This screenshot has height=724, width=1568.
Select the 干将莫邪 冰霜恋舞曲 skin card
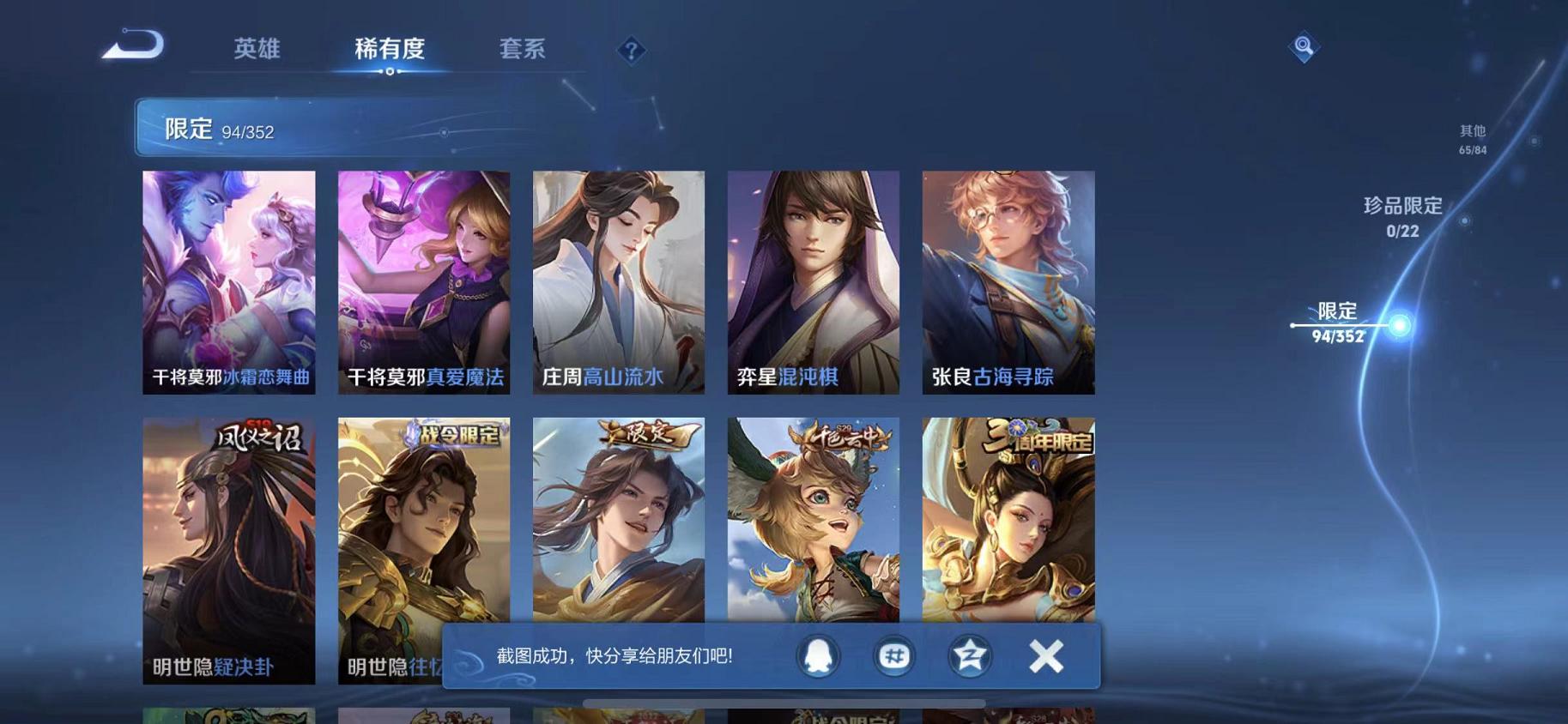(228, 281)
